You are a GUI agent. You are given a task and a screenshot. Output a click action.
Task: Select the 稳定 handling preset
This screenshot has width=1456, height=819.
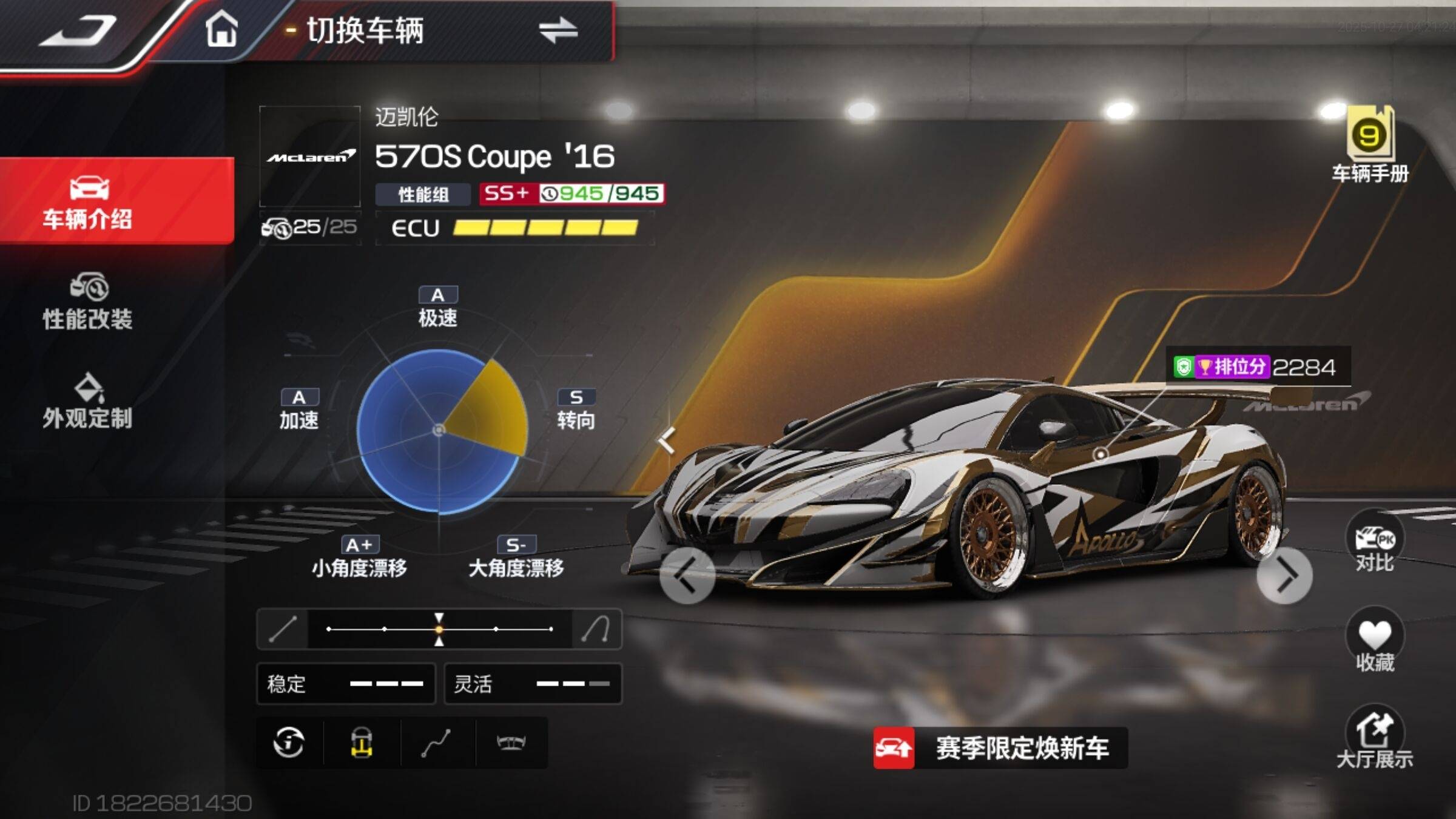tap(346, 684)
